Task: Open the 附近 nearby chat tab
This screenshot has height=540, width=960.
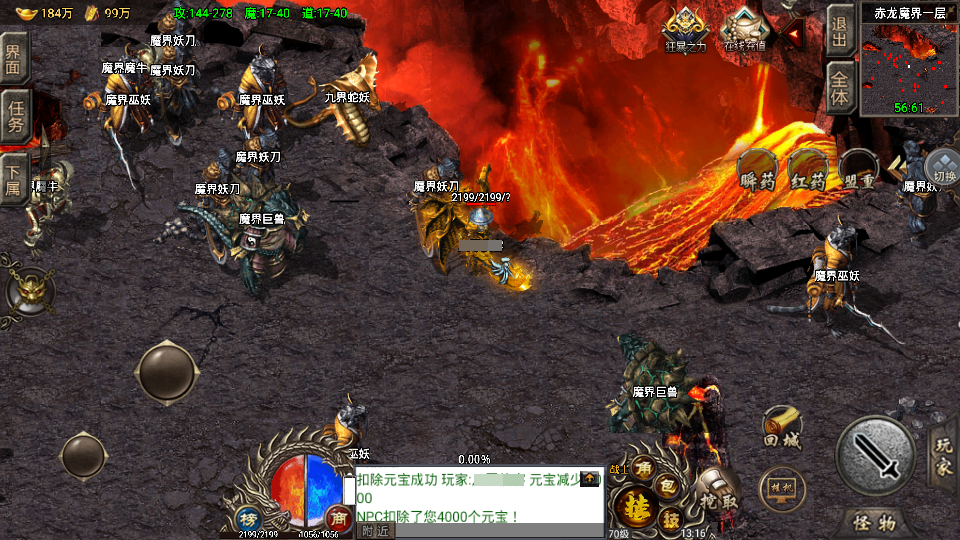Action: click(x=376, y=530)
